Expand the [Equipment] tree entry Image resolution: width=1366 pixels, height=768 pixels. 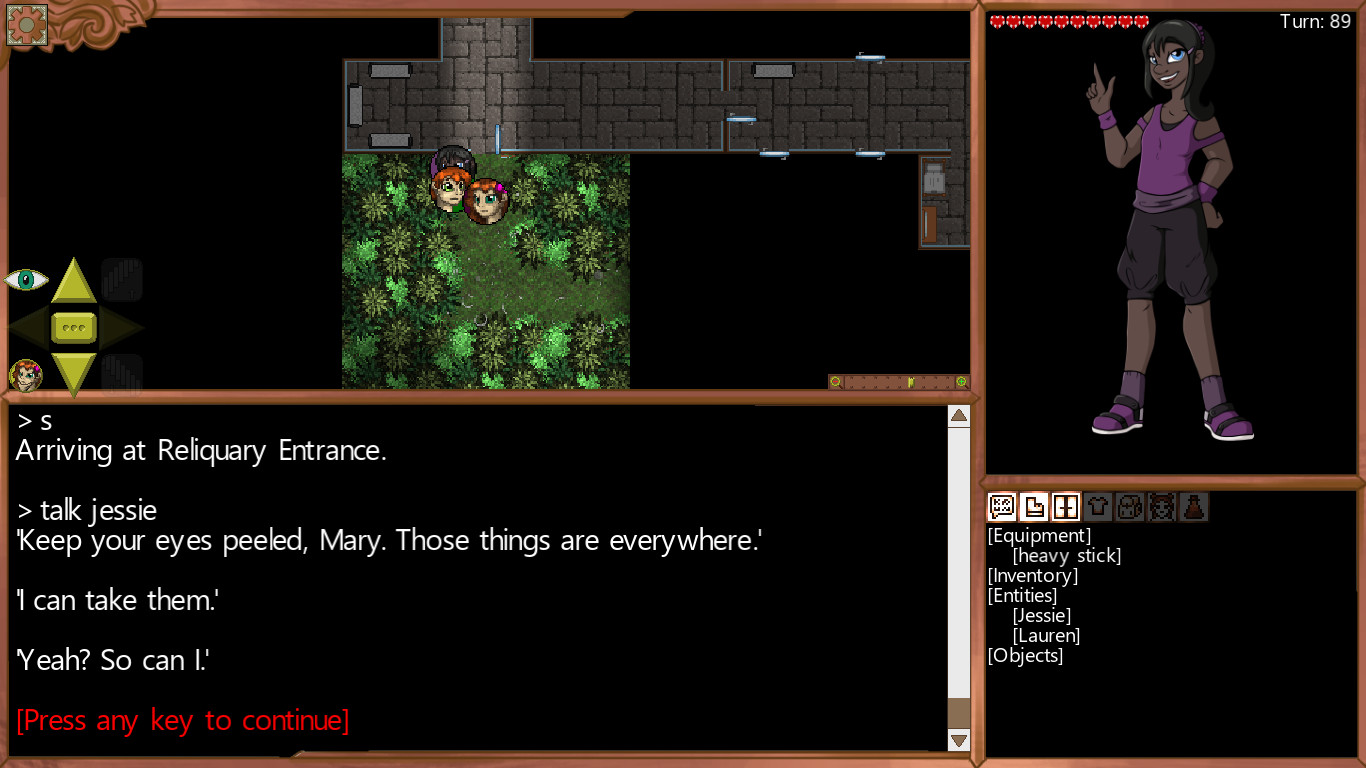[x=1041, y=535]
